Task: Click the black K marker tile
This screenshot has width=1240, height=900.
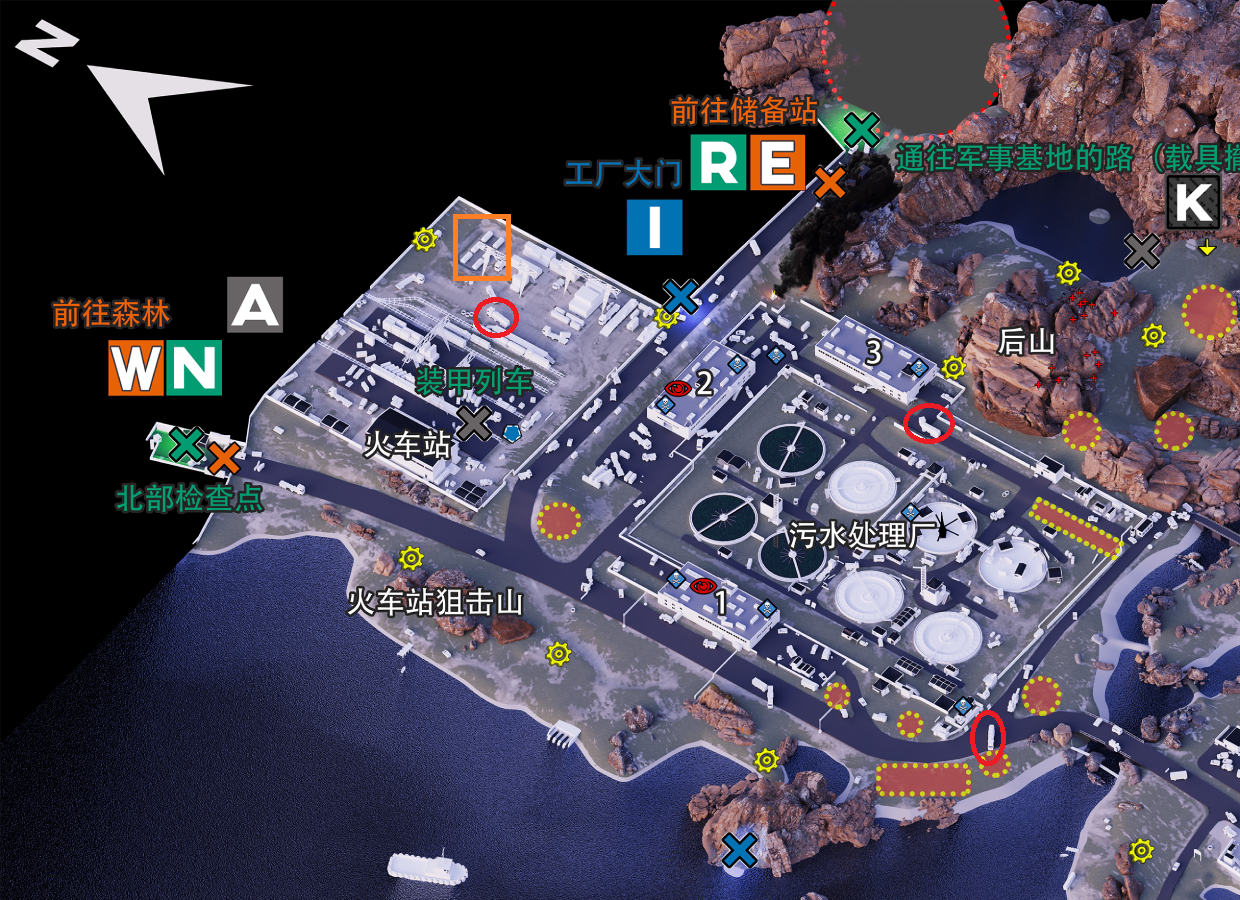Action: (1193, 202)
